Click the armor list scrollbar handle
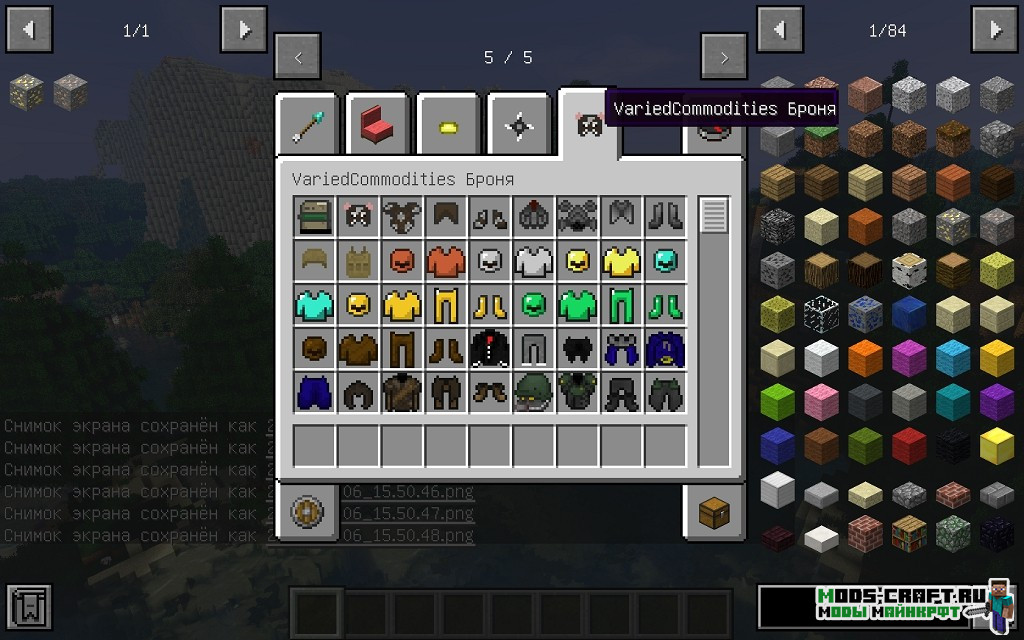Screen dimensions: 1024x640 [713, 216]
